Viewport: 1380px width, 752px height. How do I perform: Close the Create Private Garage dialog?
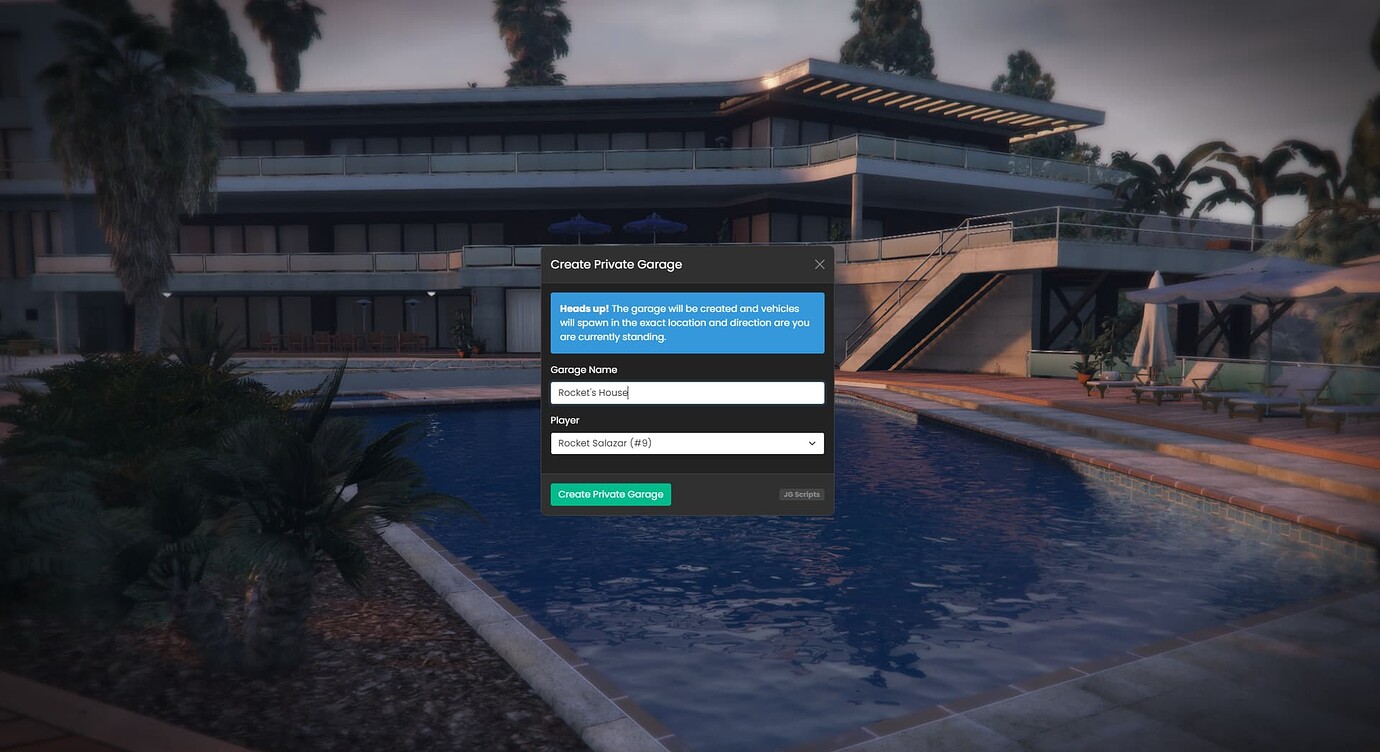coord(819,263)
